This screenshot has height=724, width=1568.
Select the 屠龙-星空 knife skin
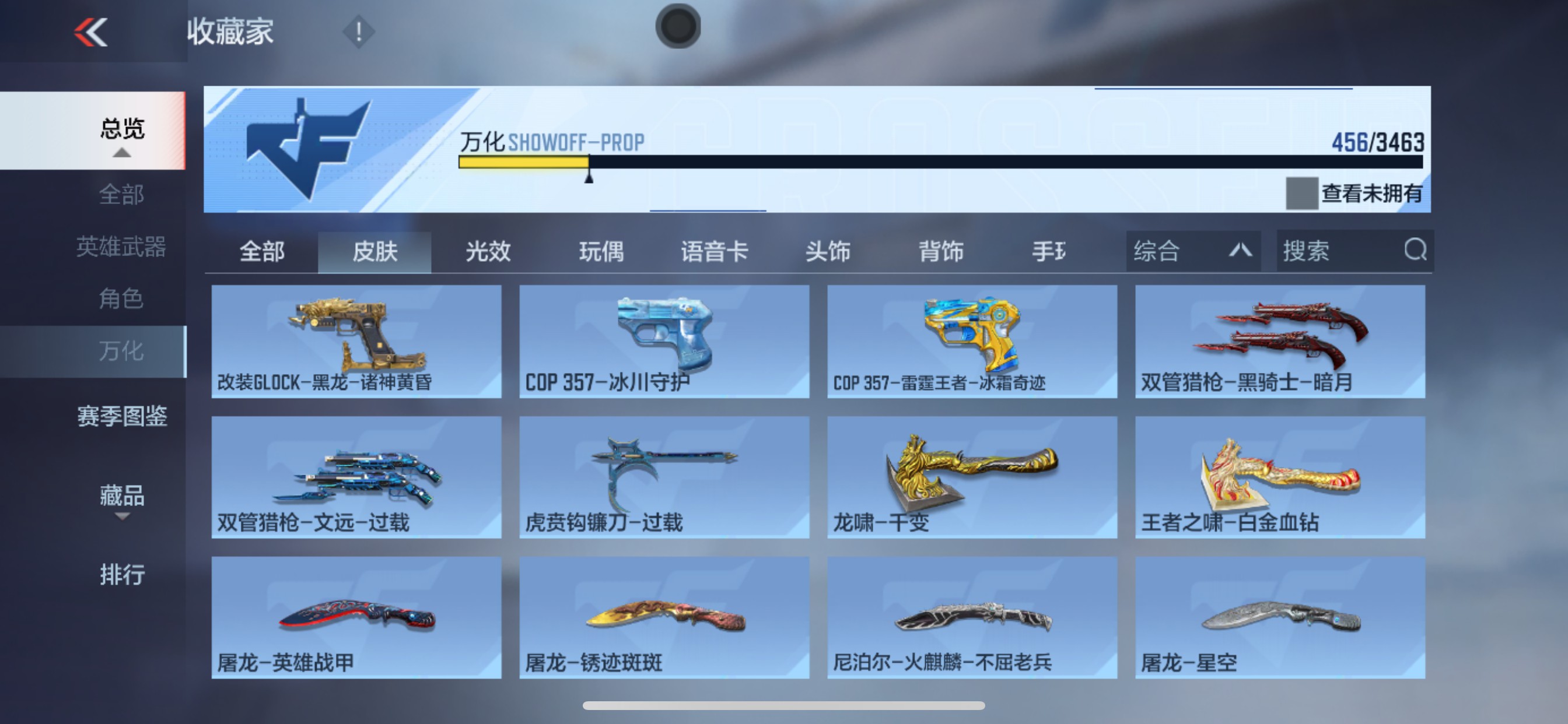[1283, 614]
